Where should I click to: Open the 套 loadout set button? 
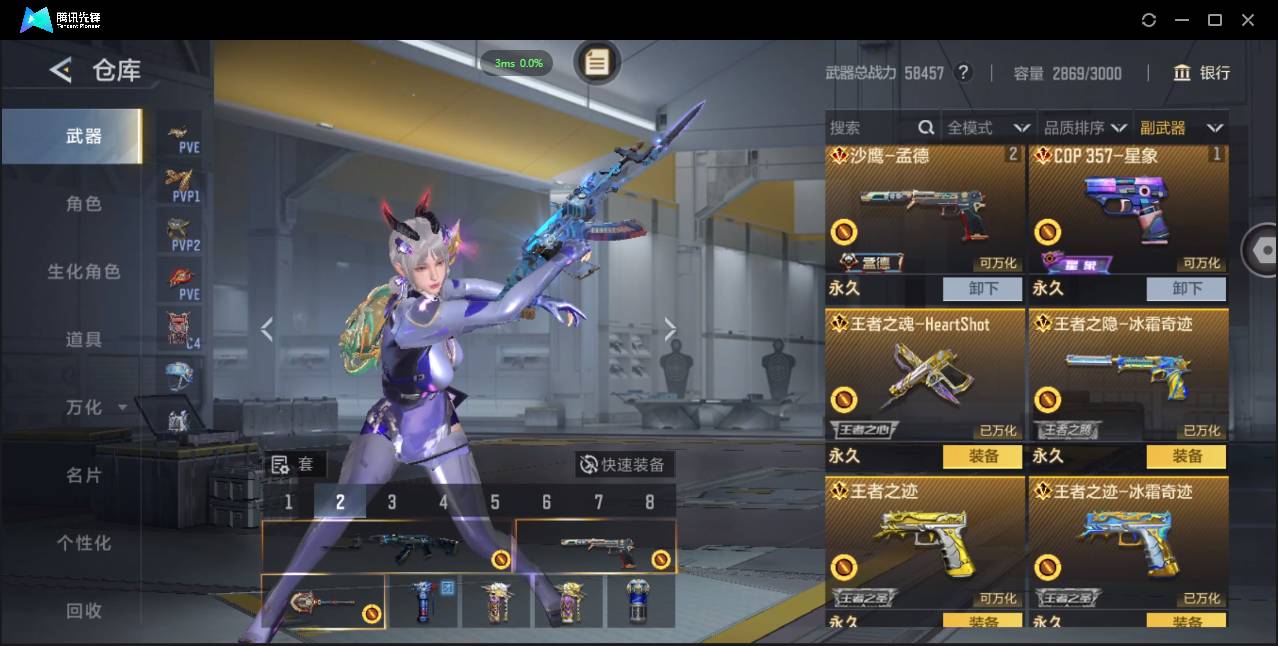293,465
